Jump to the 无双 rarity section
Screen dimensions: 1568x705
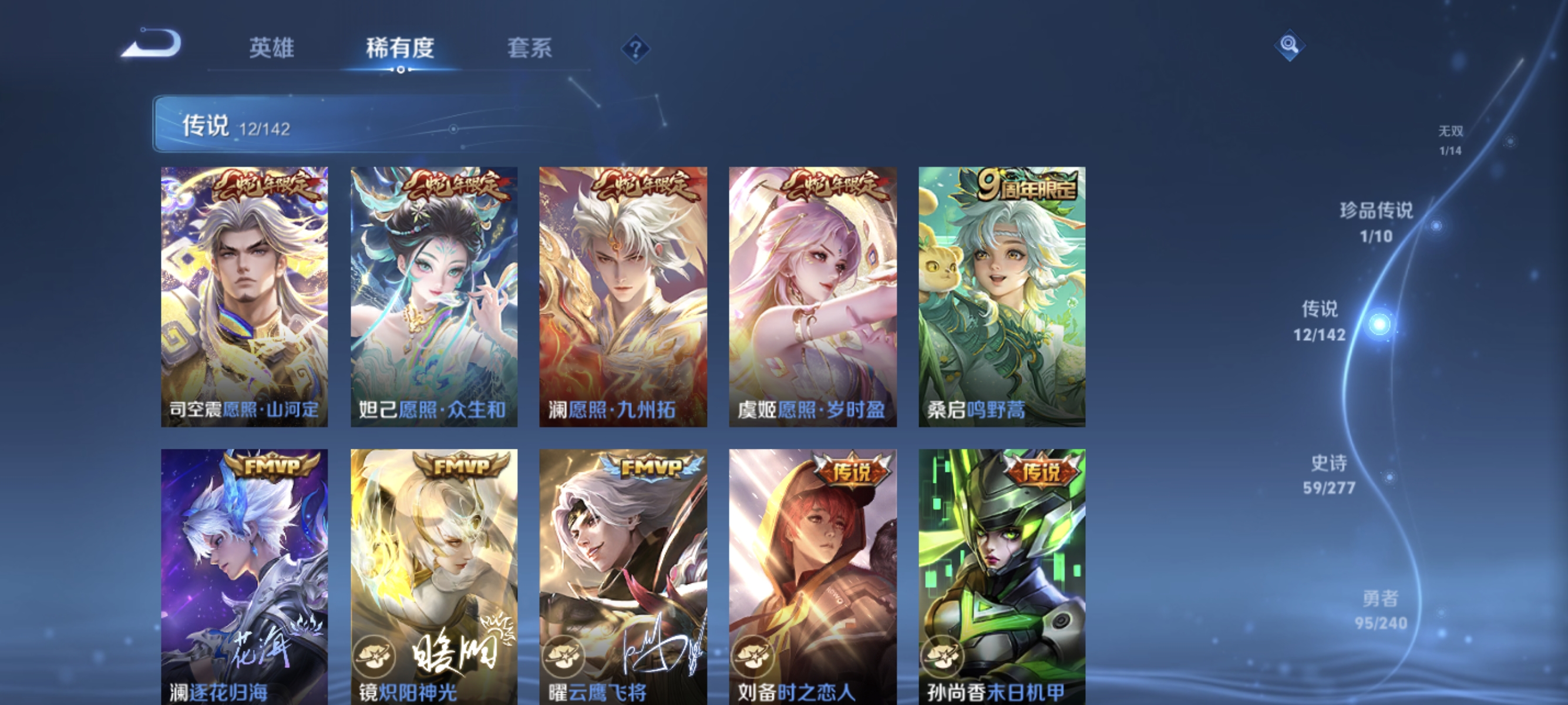1452,139
